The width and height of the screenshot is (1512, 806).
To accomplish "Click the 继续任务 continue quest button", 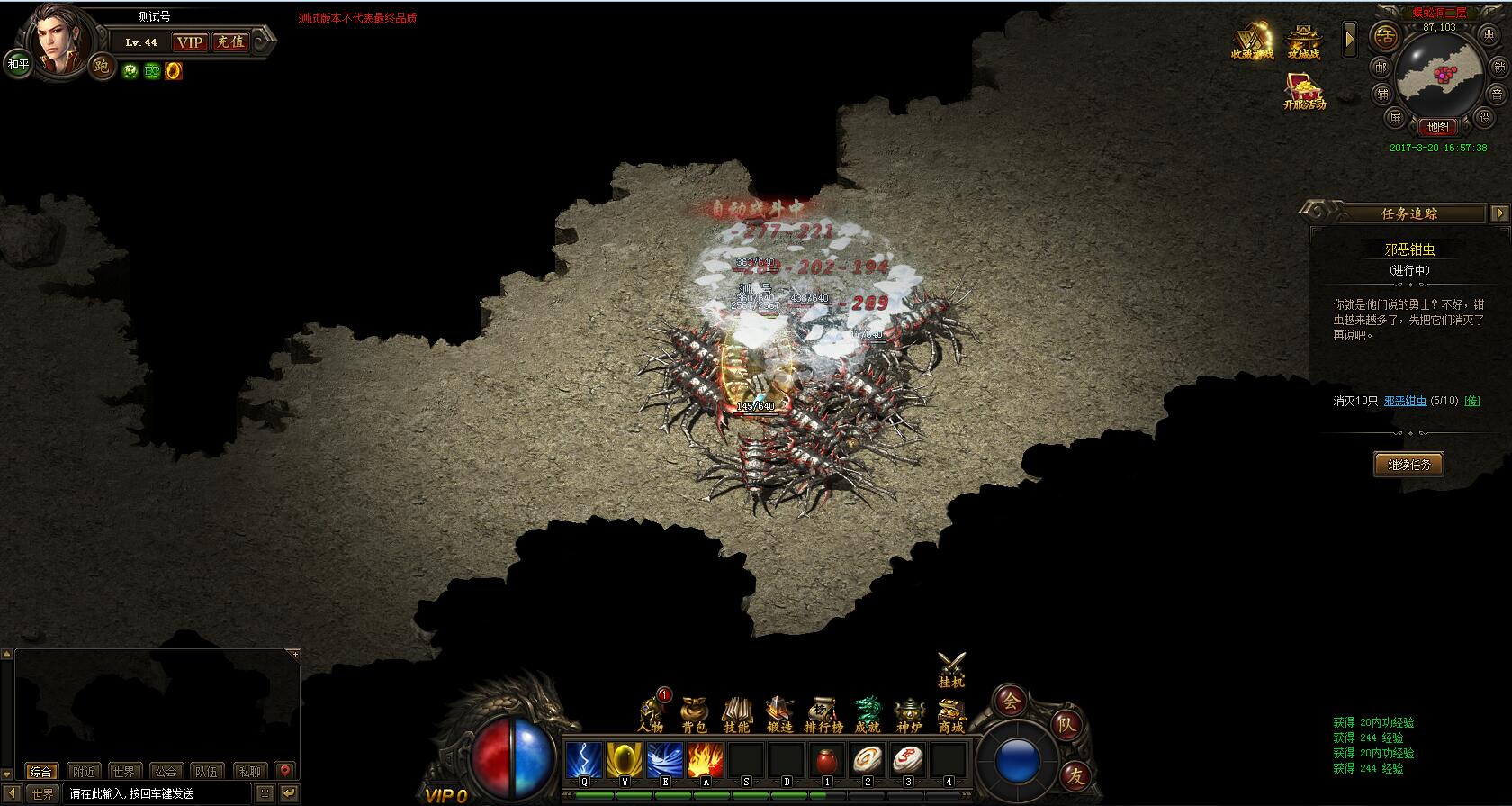I will (x=1408, y=465).
